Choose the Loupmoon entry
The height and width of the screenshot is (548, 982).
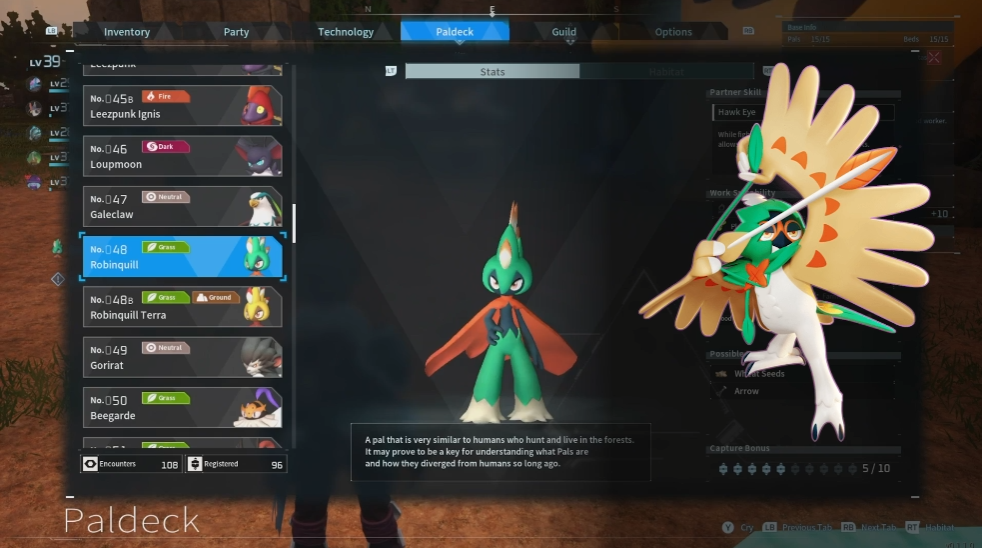[181, 156]
